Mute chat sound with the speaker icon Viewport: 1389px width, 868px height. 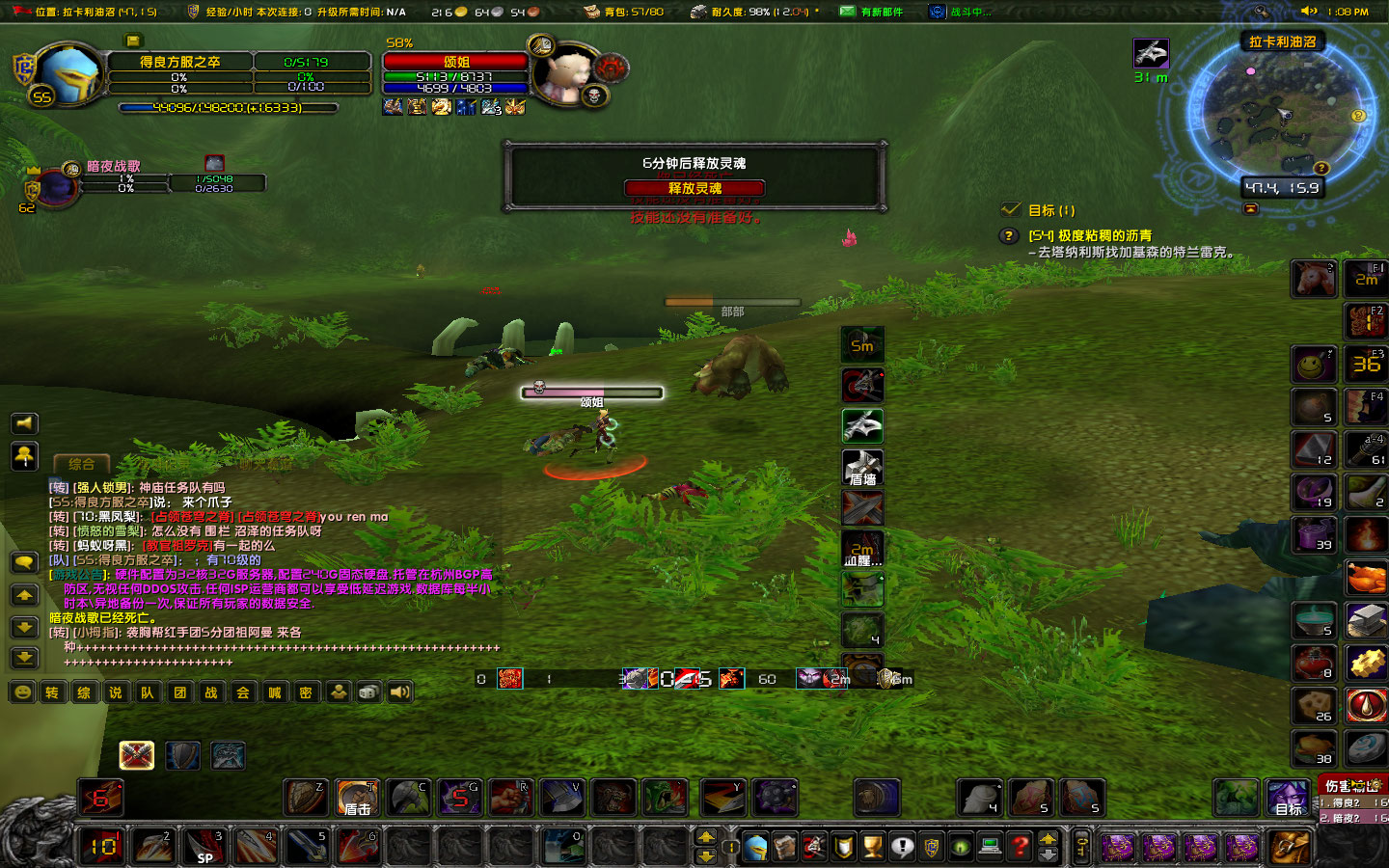point(399,692)
